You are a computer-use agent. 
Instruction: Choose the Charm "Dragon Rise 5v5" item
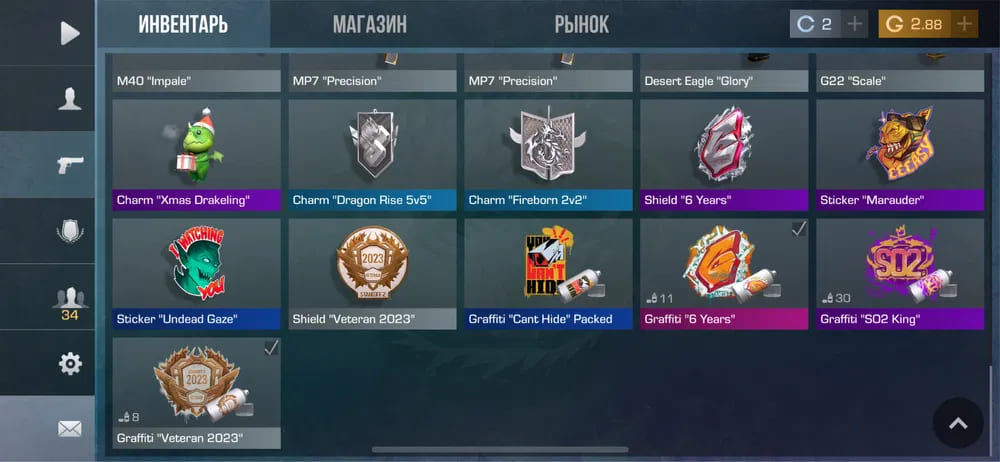372,153
